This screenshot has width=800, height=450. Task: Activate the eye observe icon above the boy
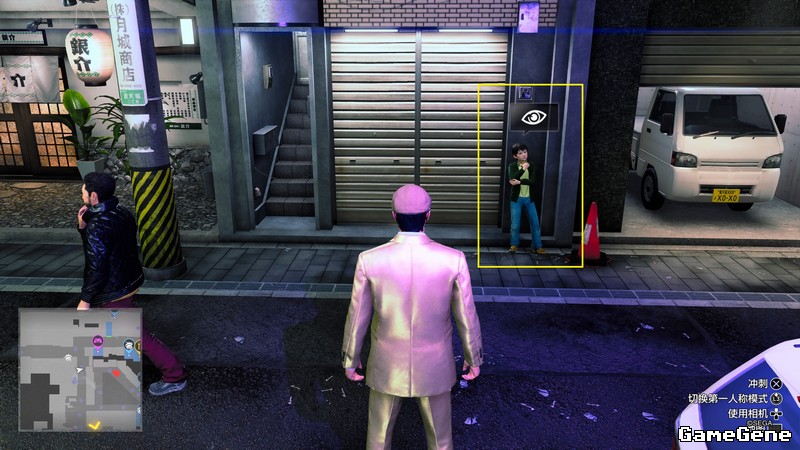pyautogui.click(x=534, y=118)
